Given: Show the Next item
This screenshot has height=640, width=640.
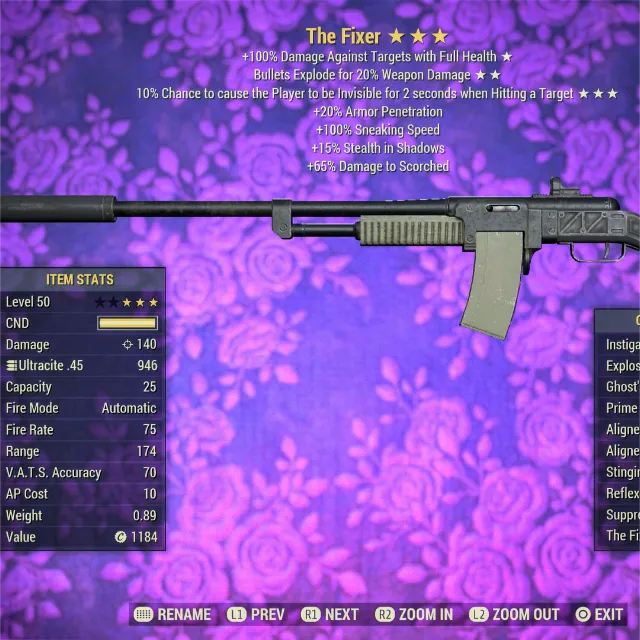Looking at the screenshot, I should [x=330, y=614].
